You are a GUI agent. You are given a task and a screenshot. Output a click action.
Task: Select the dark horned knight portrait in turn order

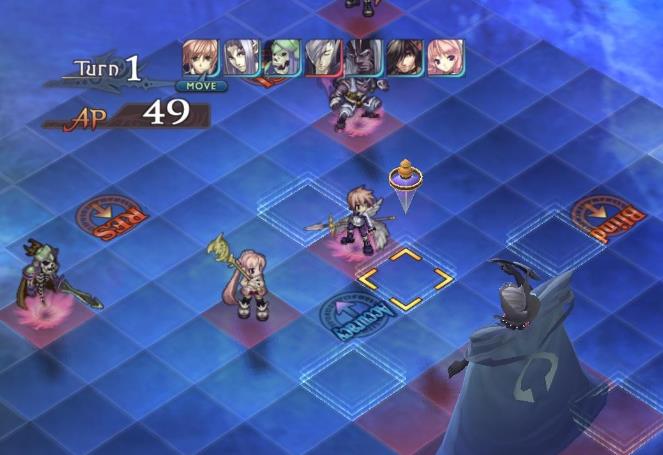pos(364,58)
